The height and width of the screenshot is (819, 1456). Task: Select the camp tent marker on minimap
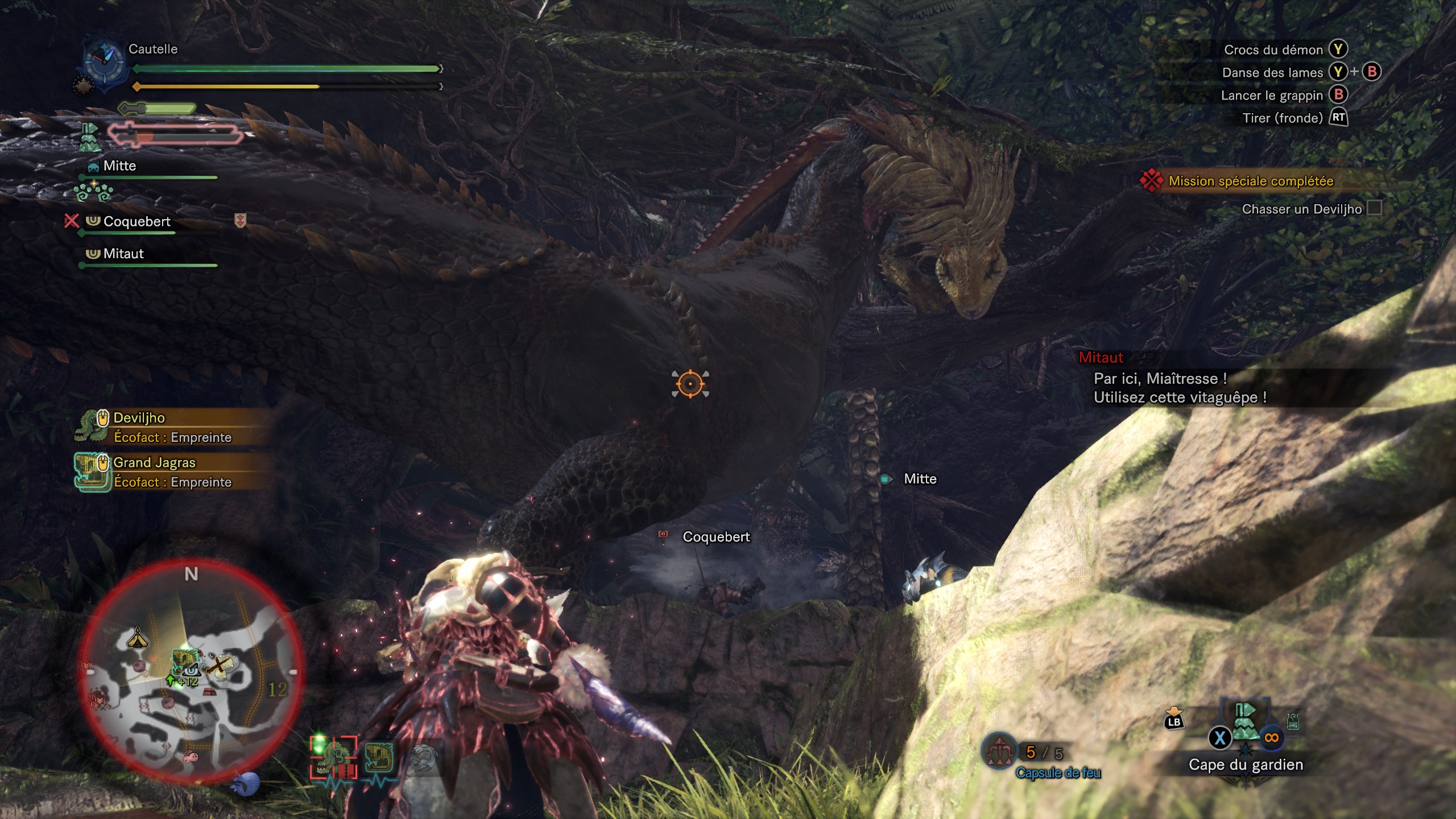137,638
